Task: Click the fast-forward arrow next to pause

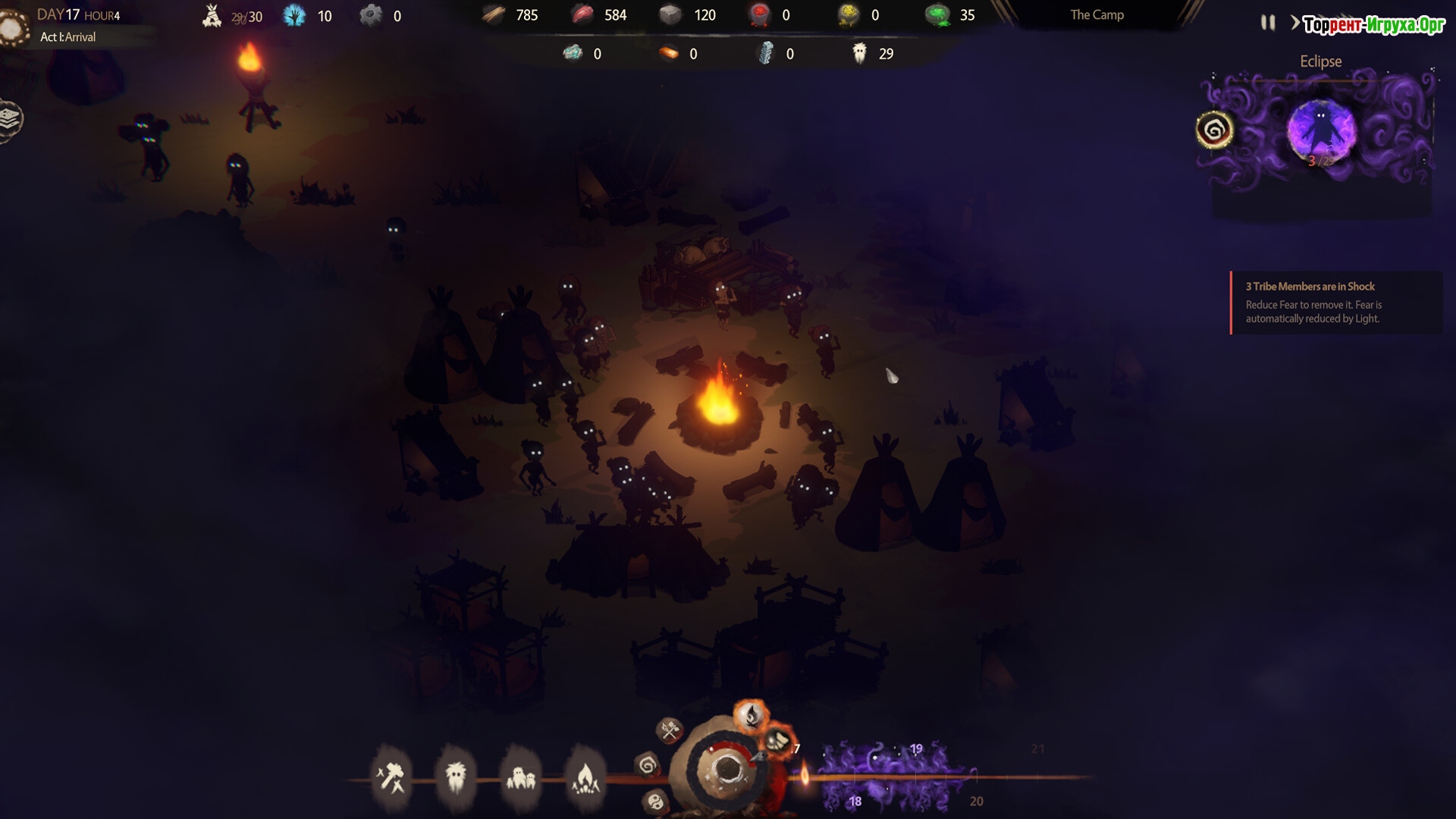Action: click(1295, 23)
